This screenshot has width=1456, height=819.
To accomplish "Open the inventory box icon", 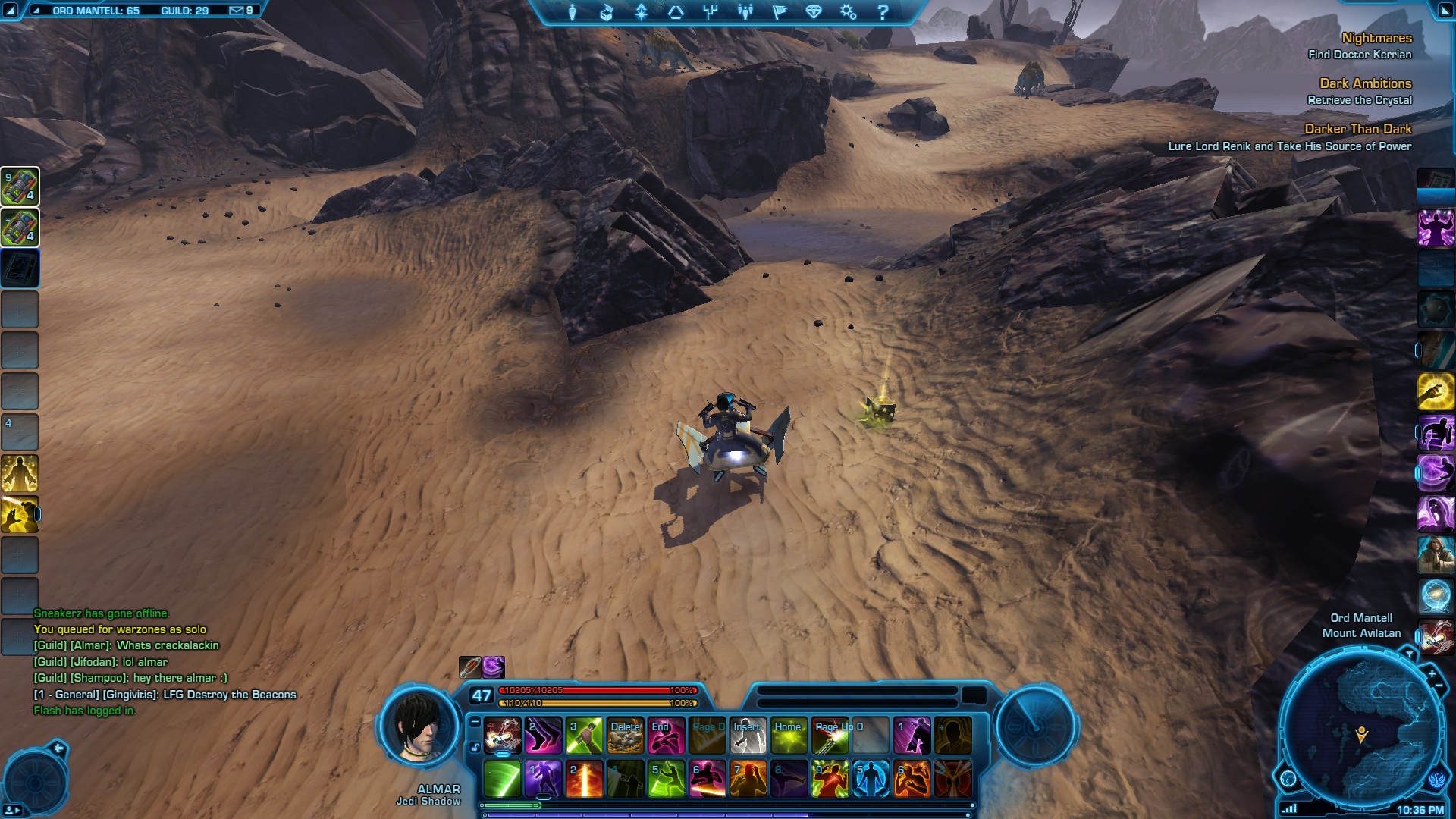I will click(x=607, y=12).
